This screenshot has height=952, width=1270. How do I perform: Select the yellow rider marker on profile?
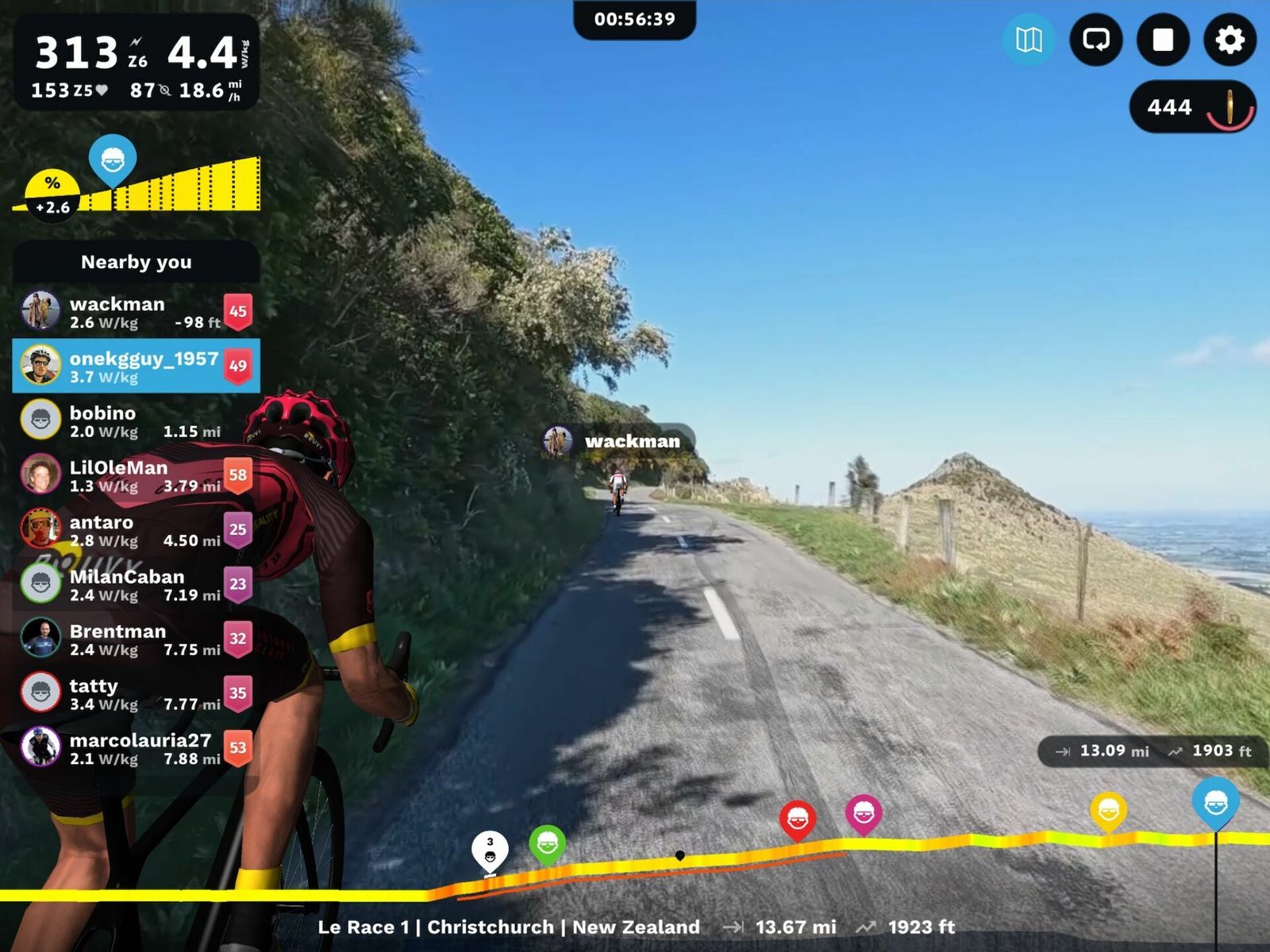click(1108, 810)
